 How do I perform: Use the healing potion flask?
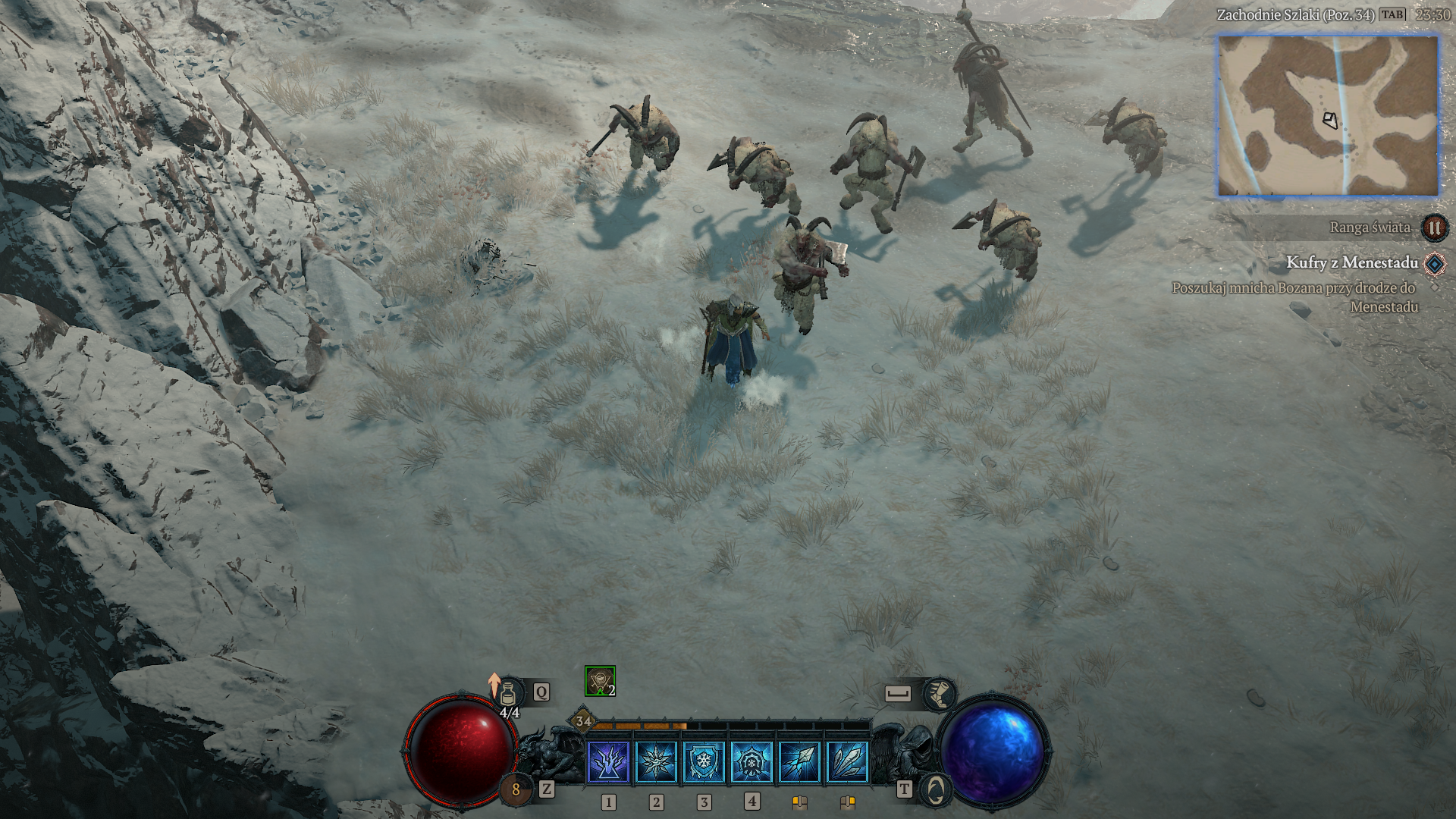pyautogui.click(x=509, y=693)
